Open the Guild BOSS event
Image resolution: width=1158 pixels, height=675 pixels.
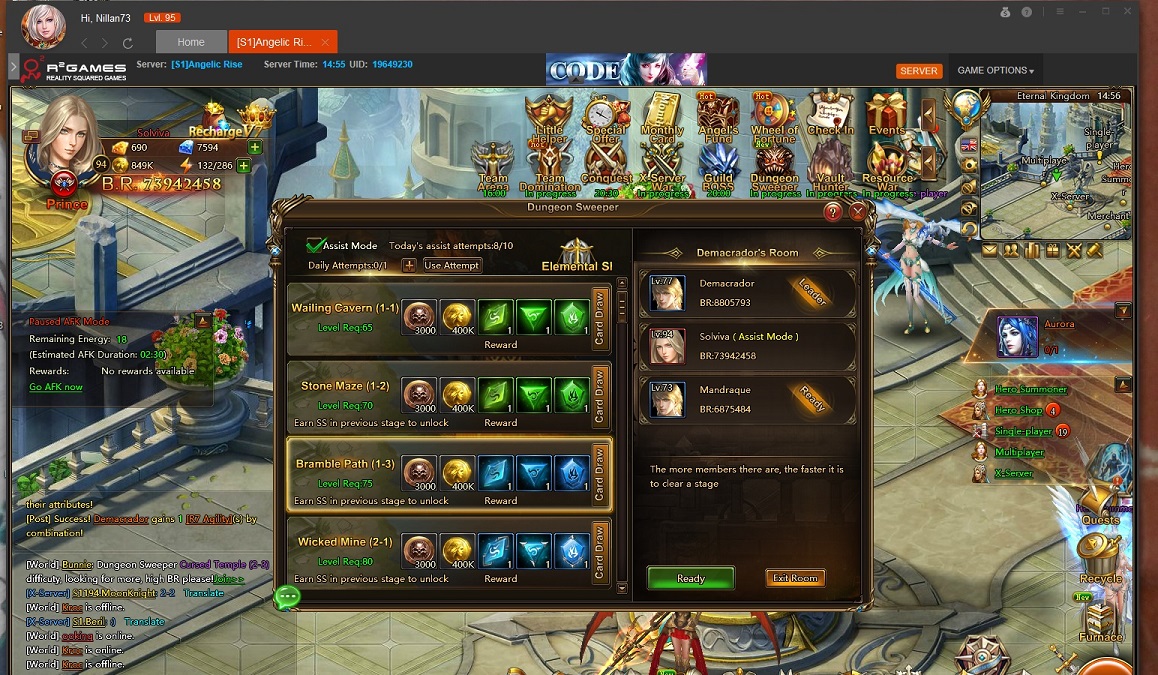coord(719,168)
